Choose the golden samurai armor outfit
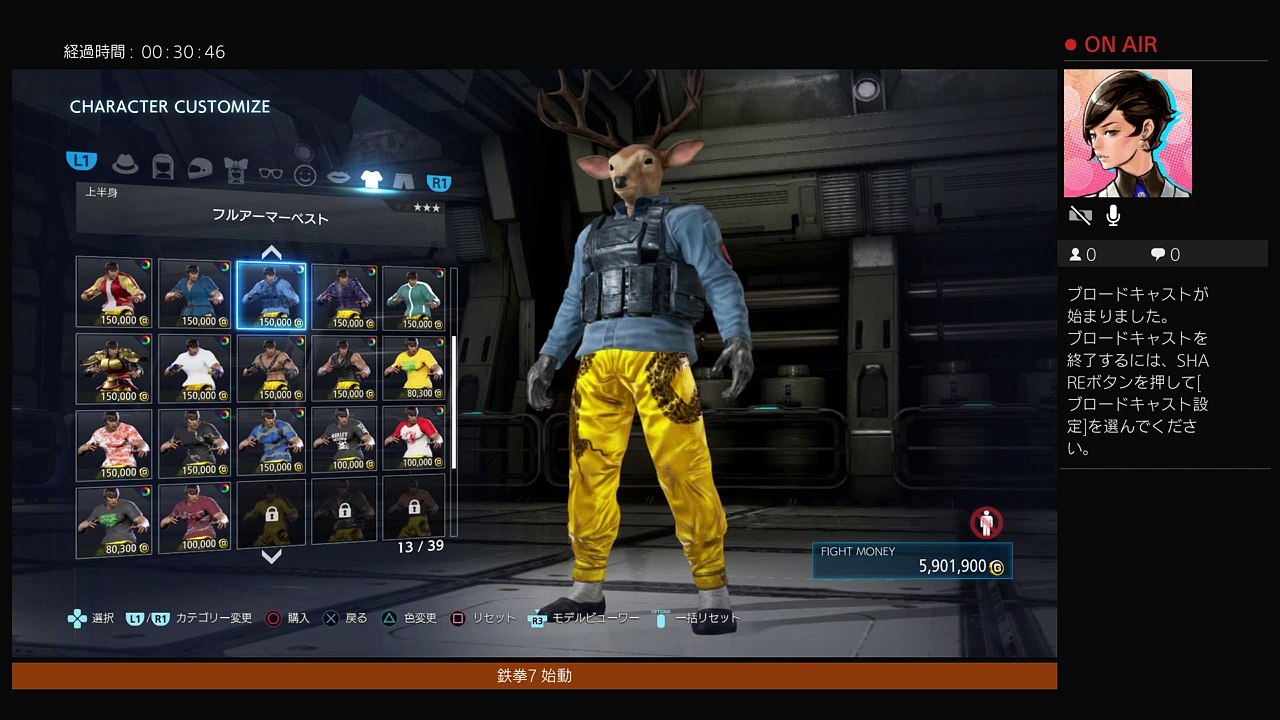1280x720 pixels. pyautogui.click(x=114, y=368)
